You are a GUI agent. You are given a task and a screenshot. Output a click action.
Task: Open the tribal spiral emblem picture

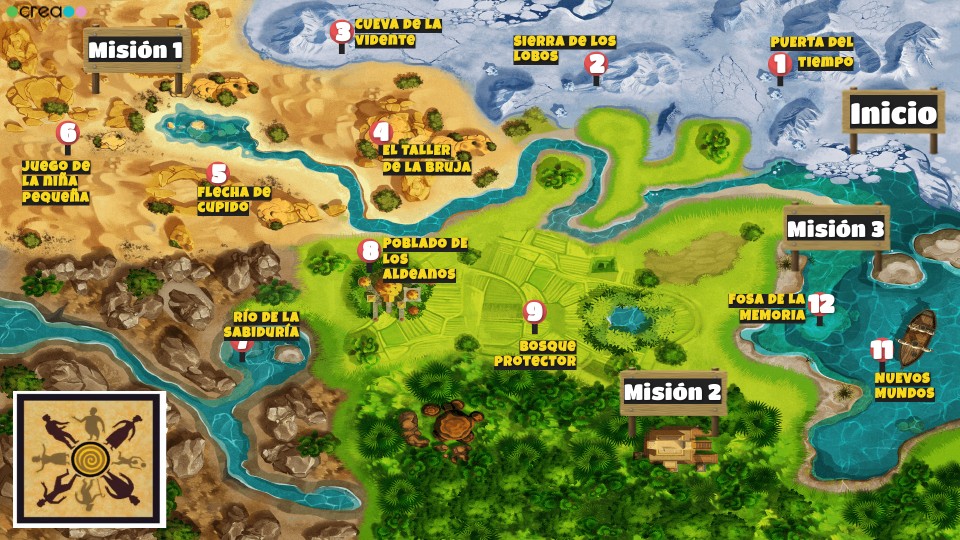point(89,459)
